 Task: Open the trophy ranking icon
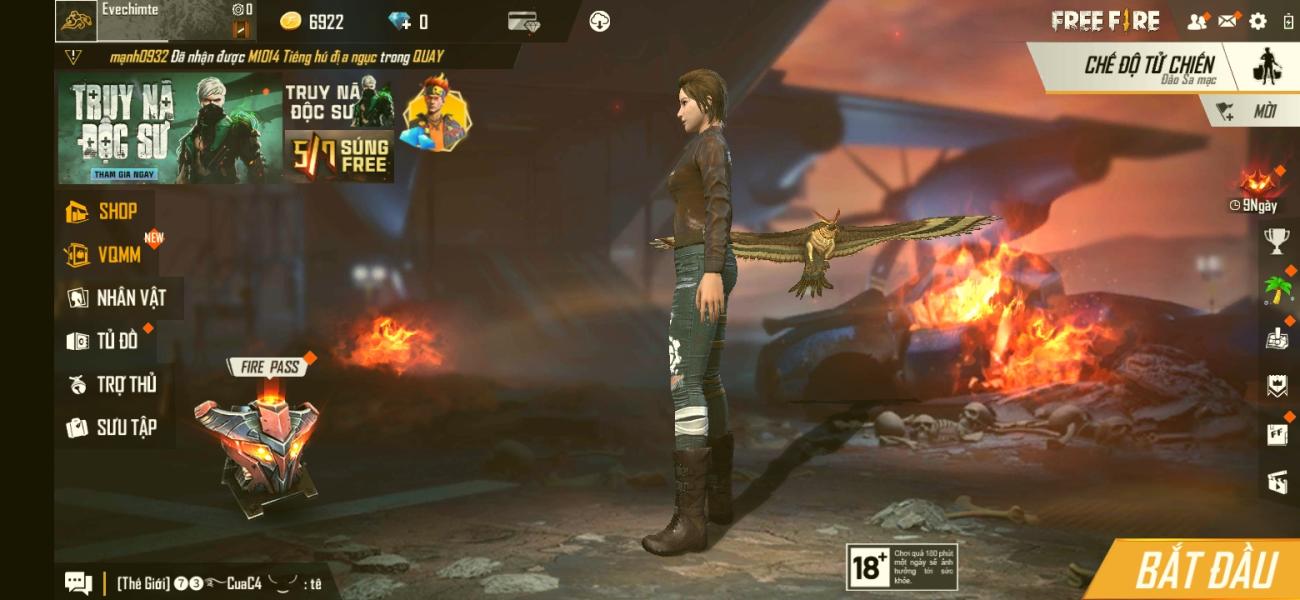1277,240
